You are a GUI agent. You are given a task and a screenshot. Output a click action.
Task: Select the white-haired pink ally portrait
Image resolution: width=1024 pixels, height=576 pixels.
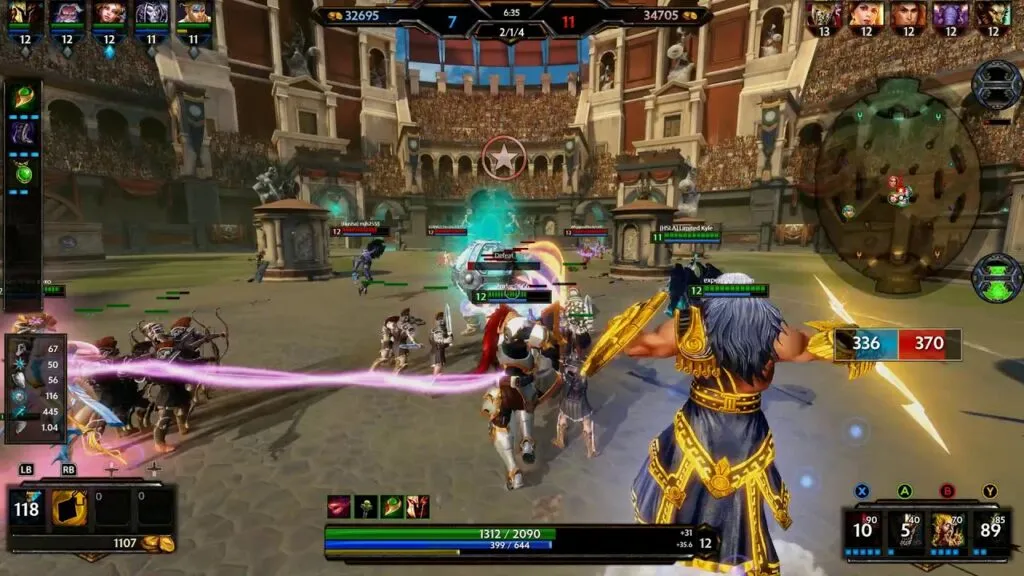(x=67, y=14)
